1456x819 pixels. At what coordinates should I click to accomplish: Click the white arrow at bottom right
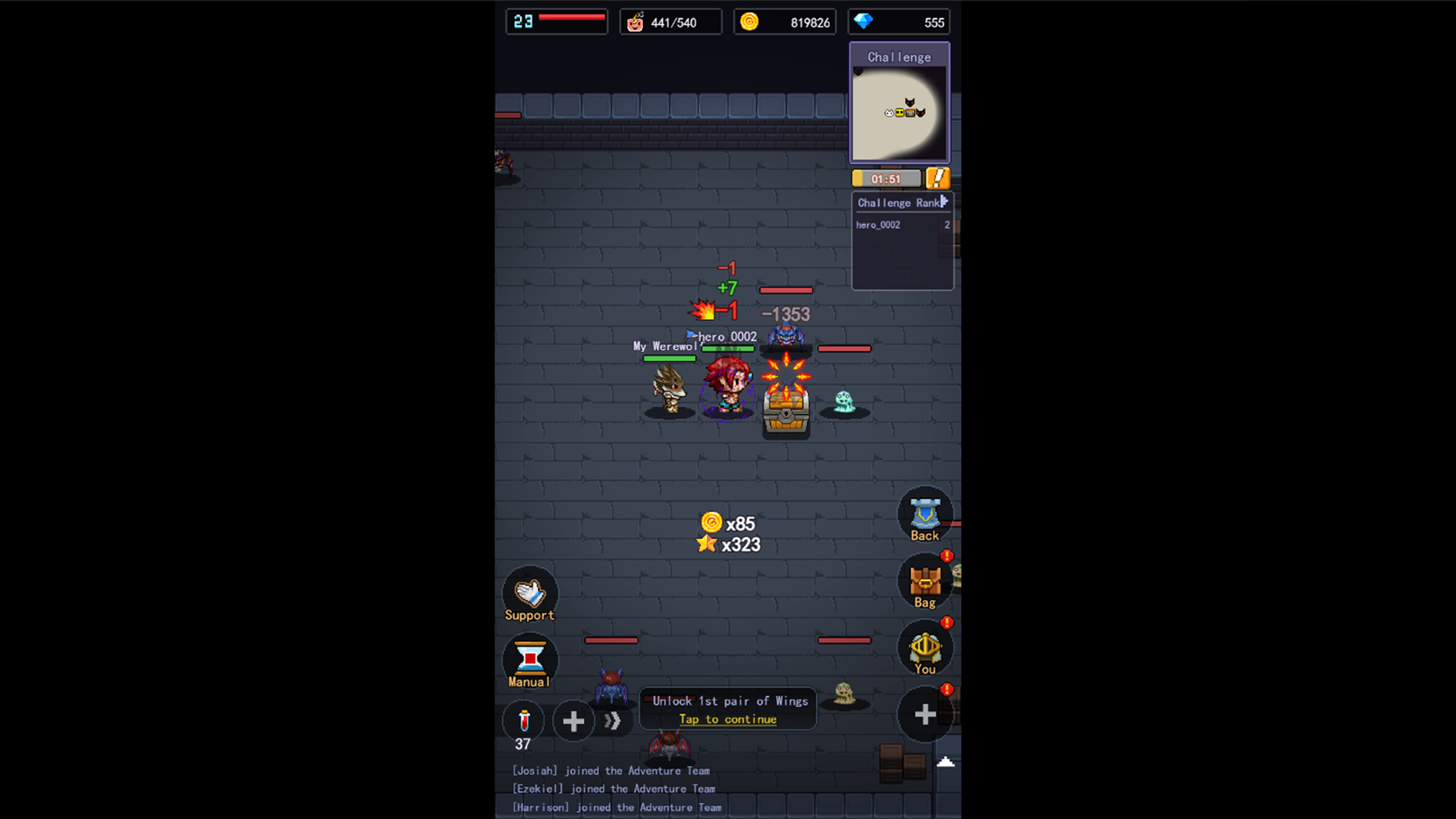coord(946,761)
